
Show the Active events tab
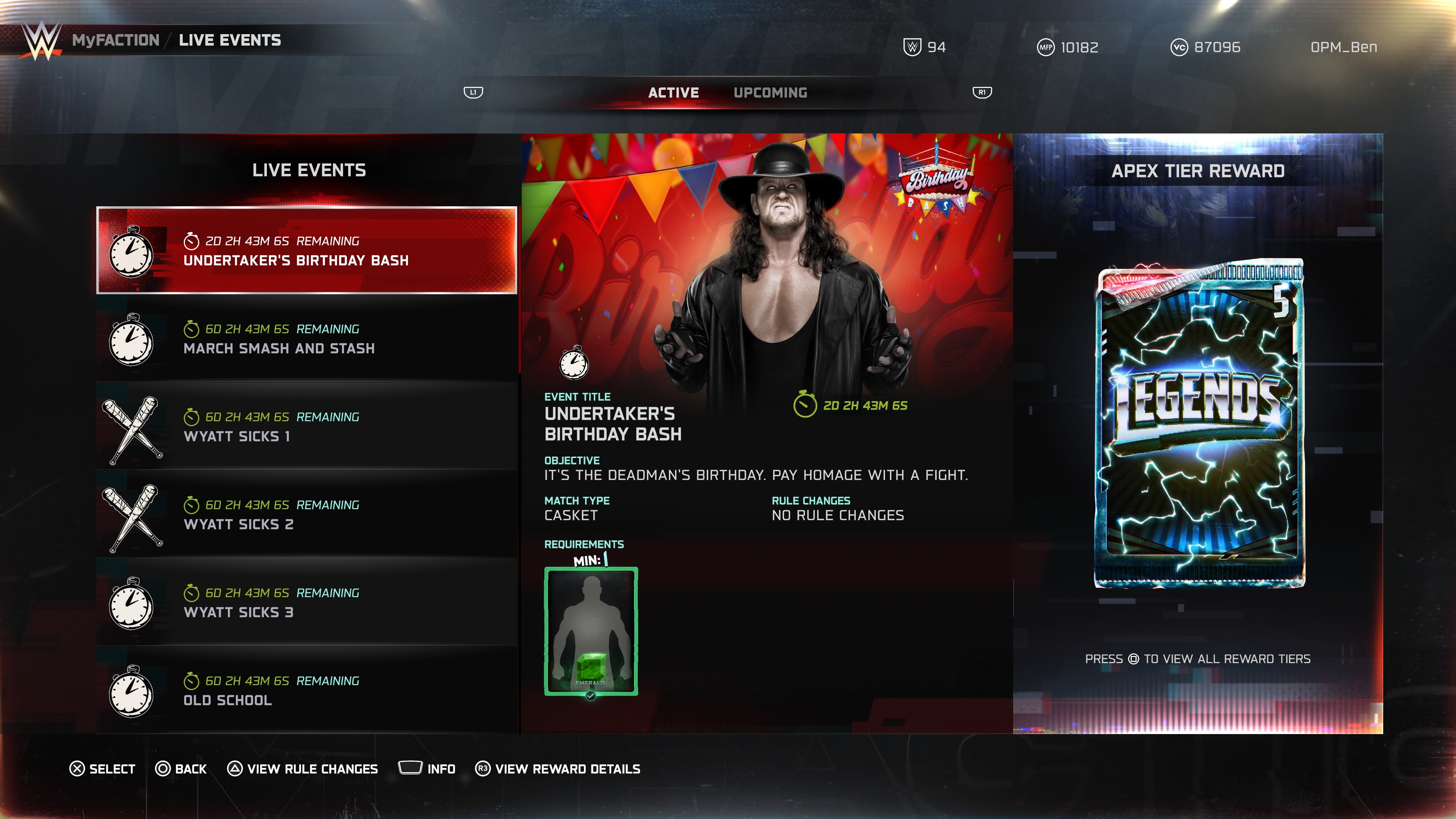673,93
